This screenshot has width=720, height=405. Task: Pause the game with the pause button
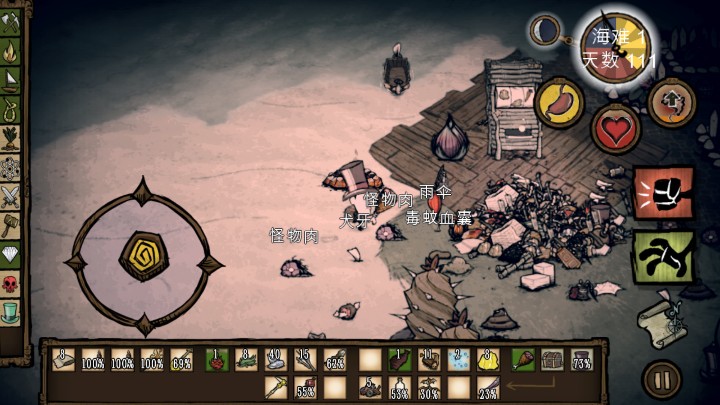661,380
